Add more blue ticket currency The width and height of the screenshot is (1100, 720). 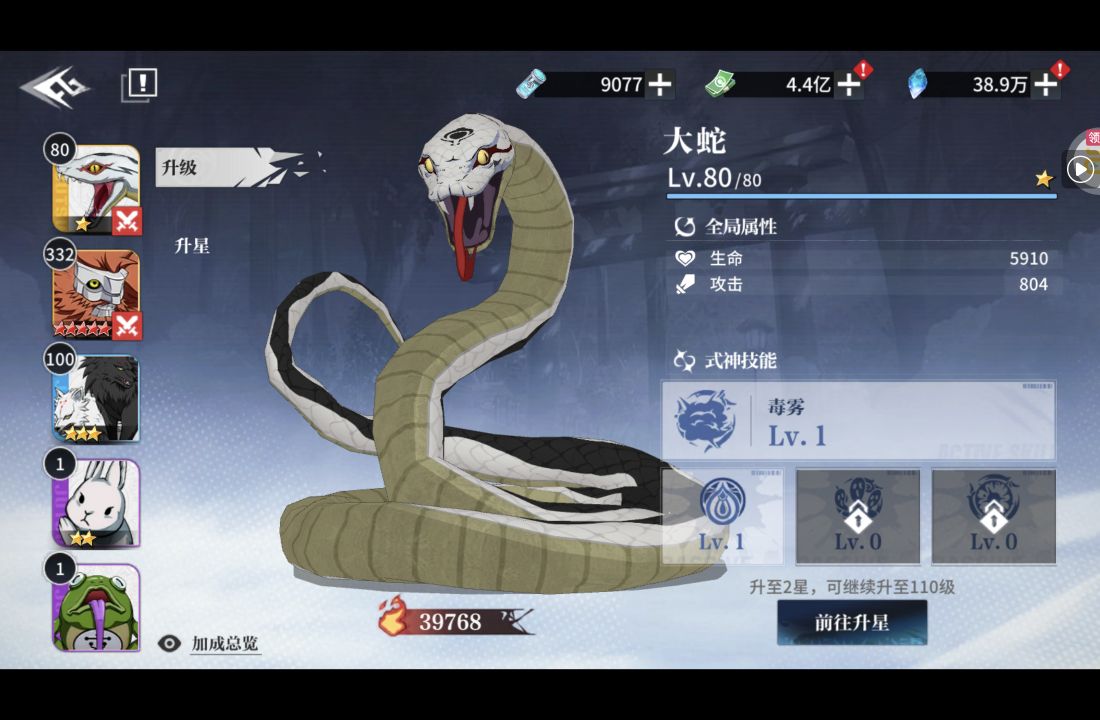(x=659, y=84)
